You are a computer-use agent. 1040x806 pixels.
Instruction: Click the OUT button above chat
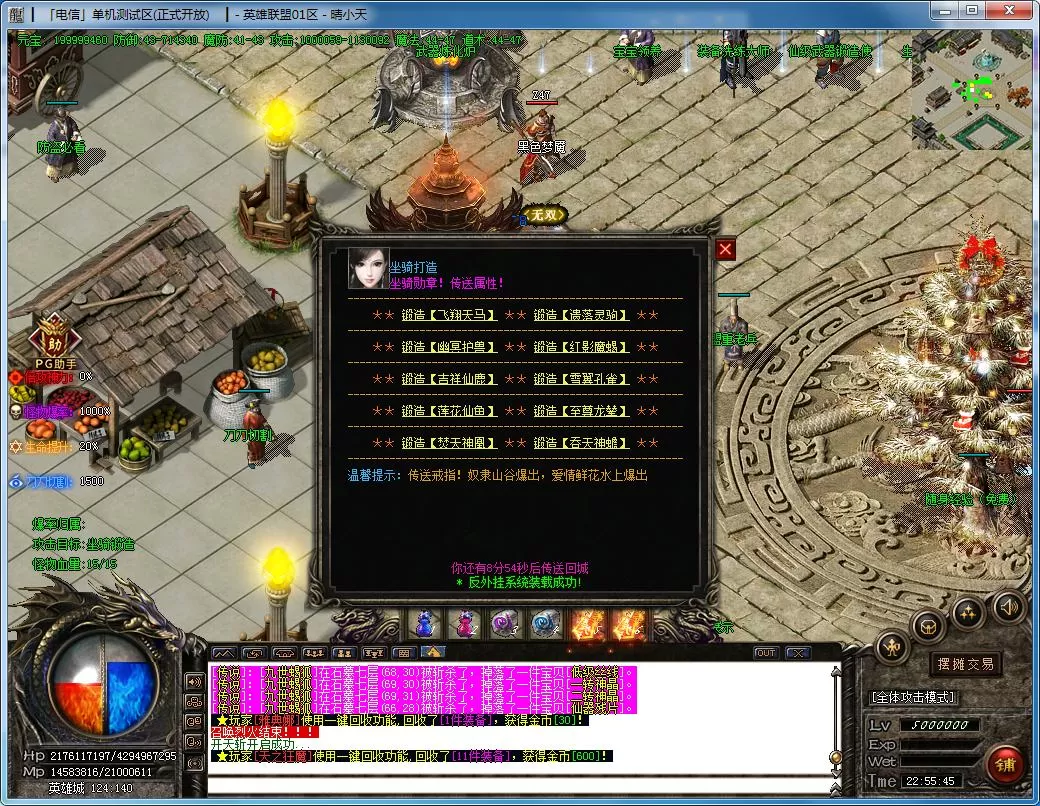765,653
